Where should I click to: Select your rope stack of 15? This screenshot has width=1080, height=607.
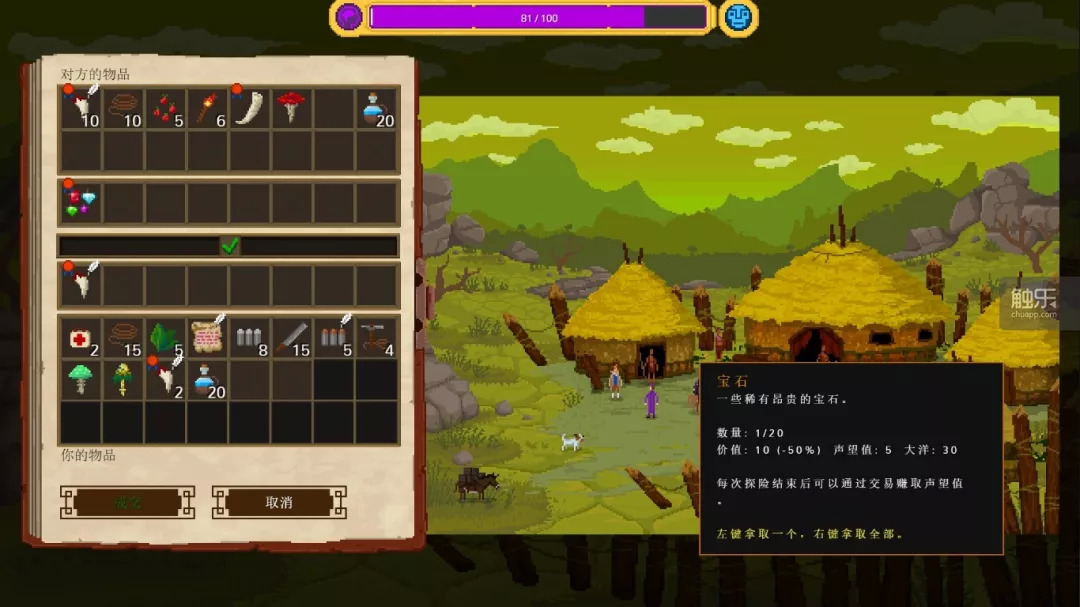pos(123,338)
